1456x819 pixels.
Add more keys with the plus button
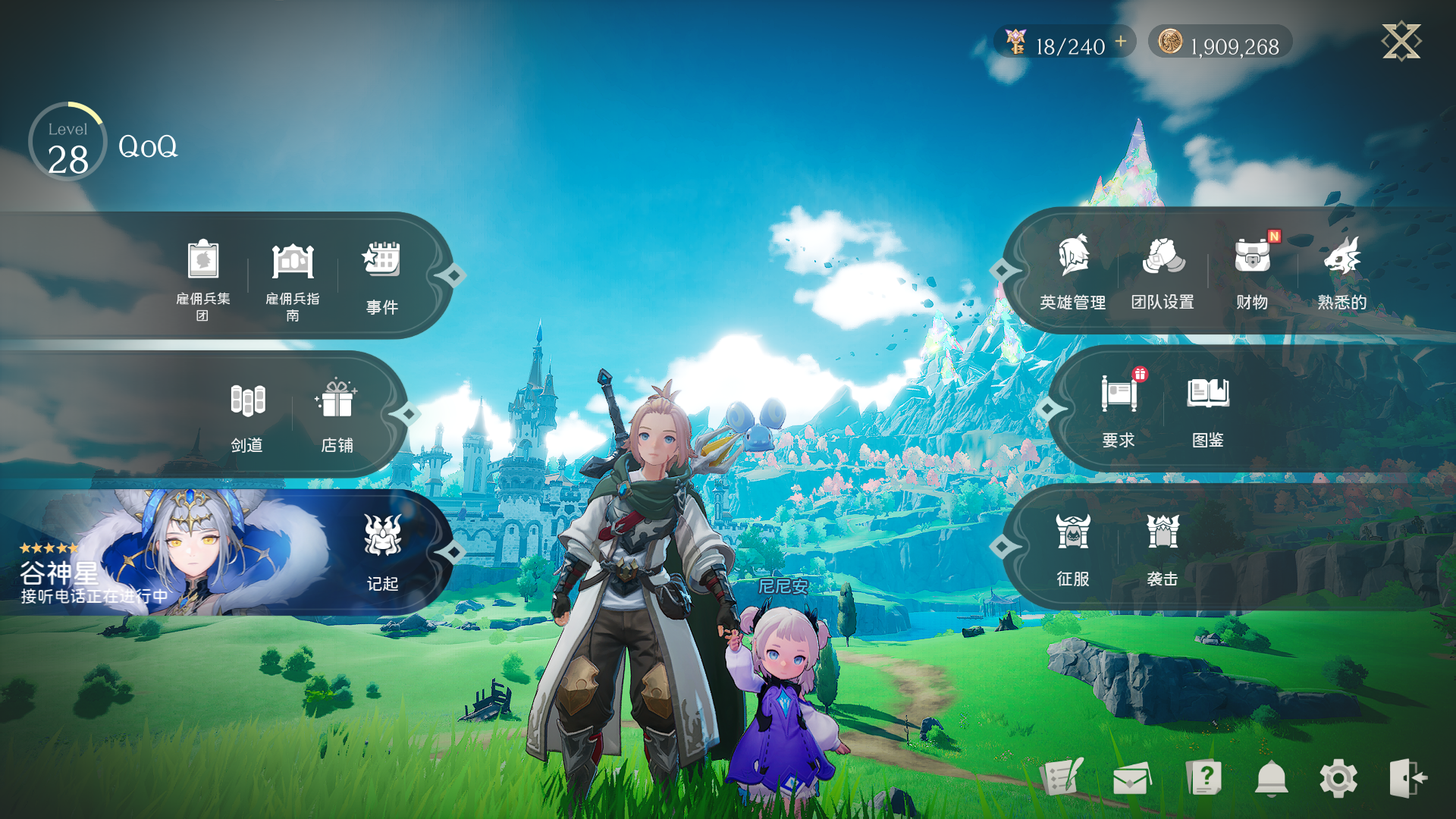pyautogui.click(x=1121, y=42)
